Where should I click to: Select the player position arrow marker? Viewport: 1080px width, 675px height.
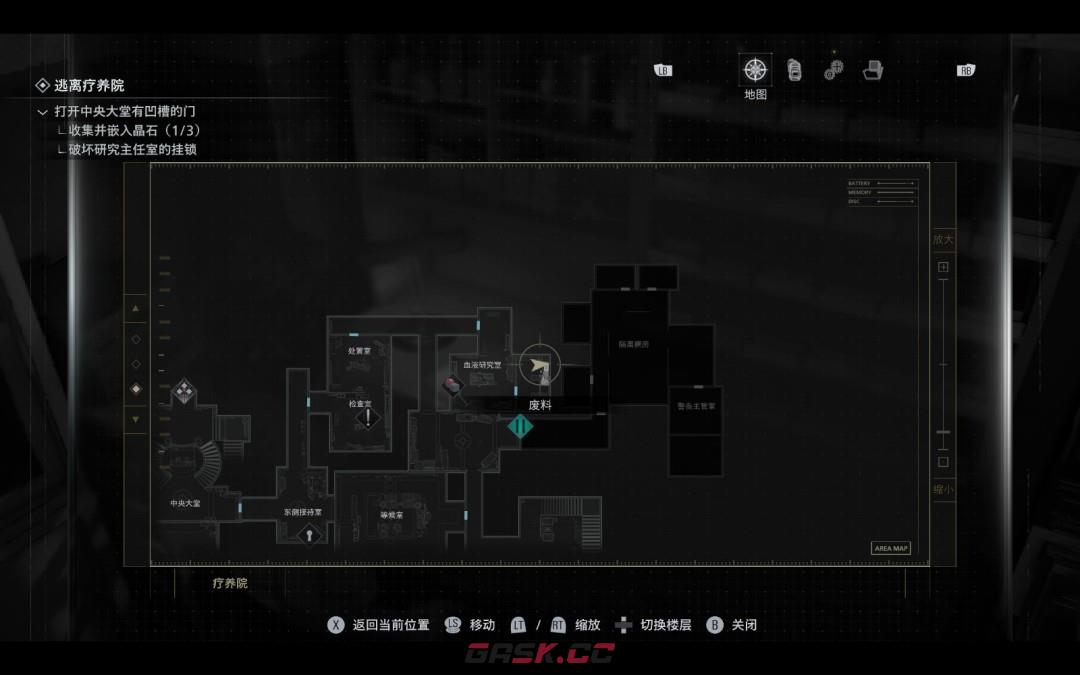540,367
